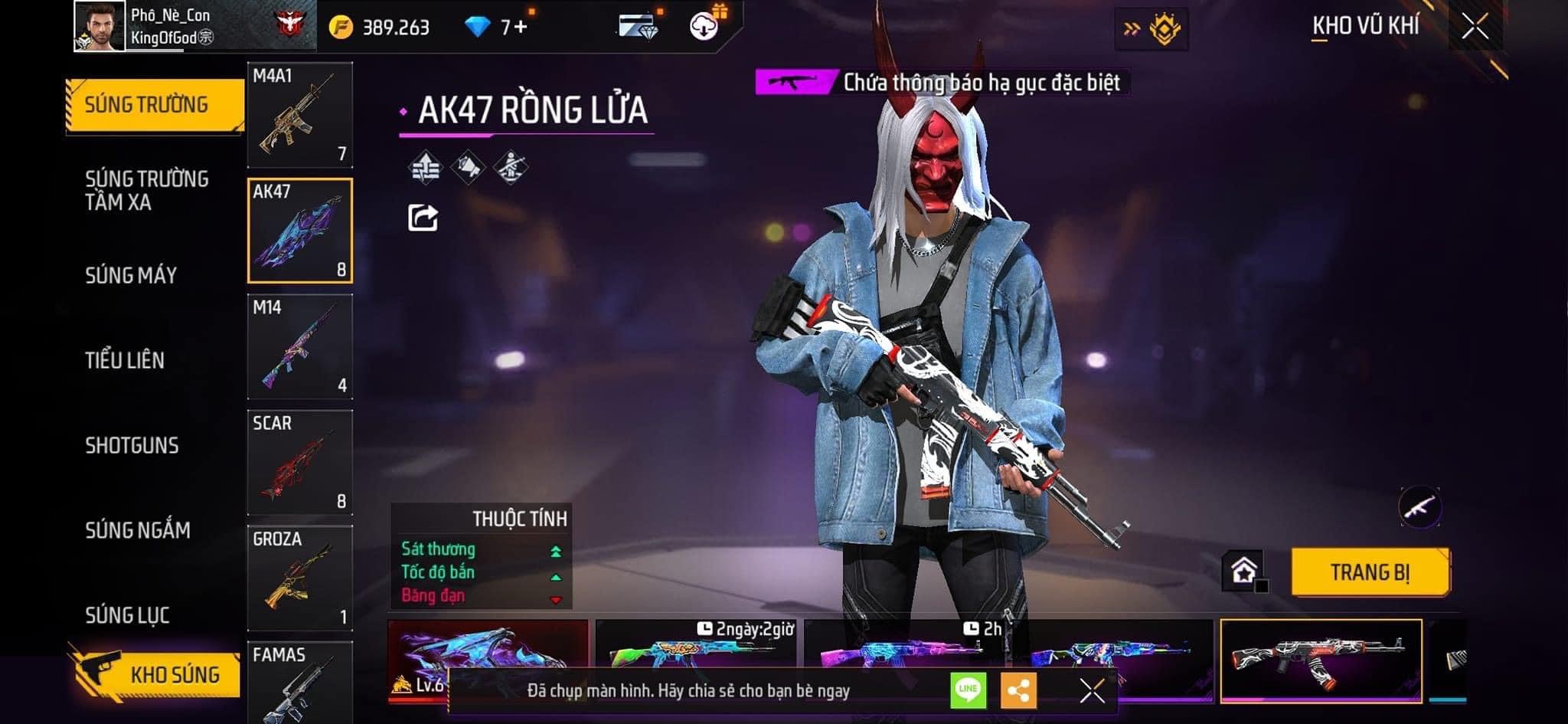The image size is (1568, 724).
Task: Share the AK47 Rồng Lửa skin
Action: (423, 218)
